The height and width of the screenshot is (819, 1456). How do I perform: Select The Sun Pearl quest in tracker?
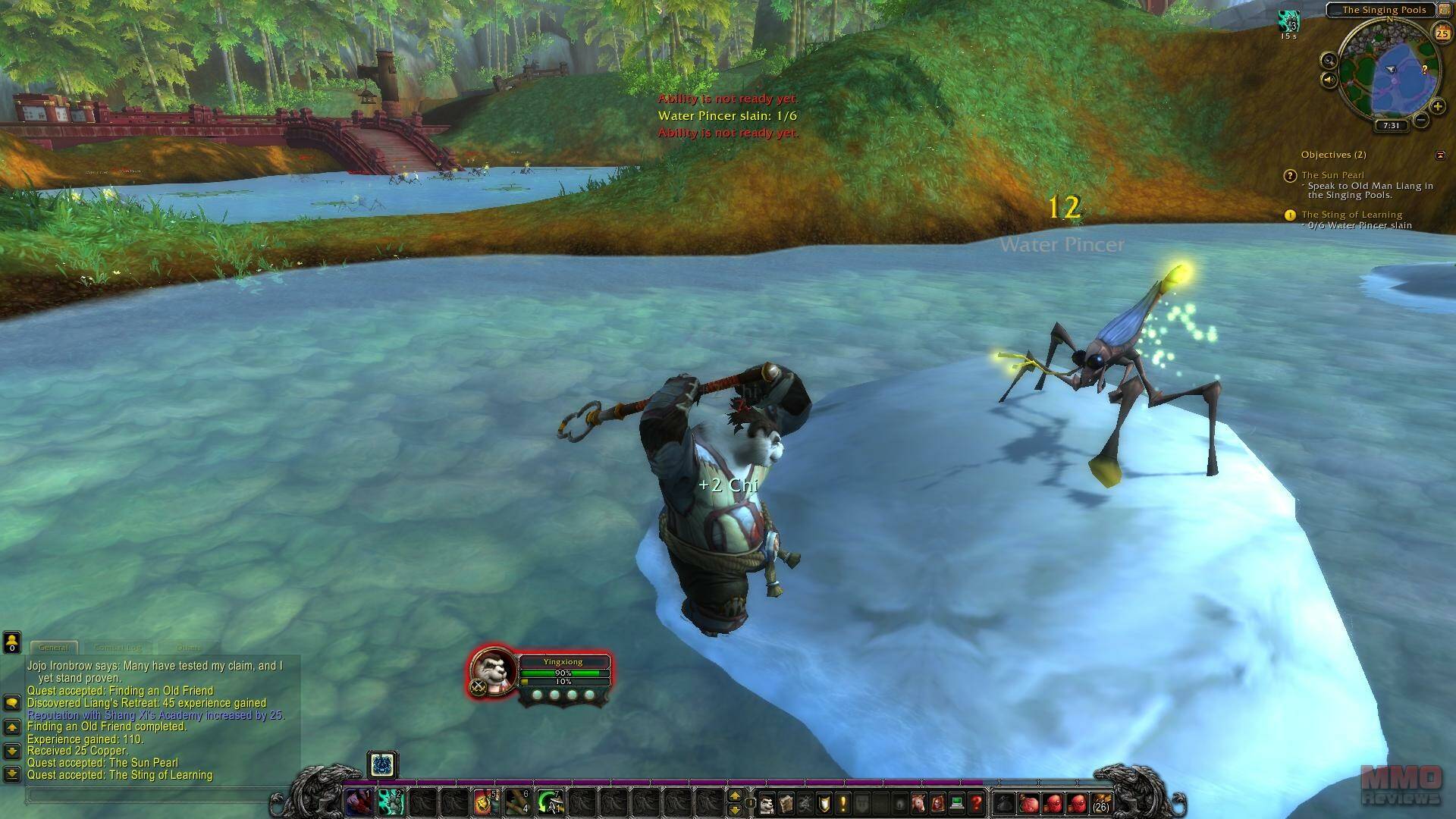[1332, 175]
